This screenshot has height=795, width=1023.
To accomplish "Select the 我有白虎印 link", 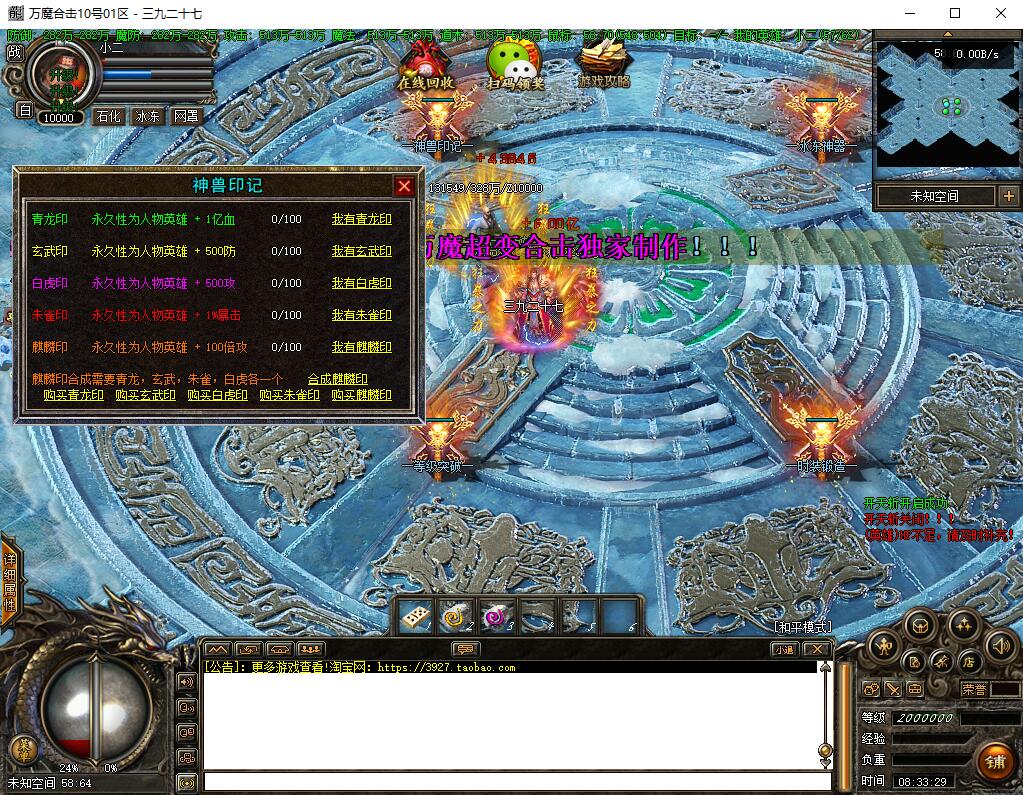I will pyautogui.click(x=361, y=283).
